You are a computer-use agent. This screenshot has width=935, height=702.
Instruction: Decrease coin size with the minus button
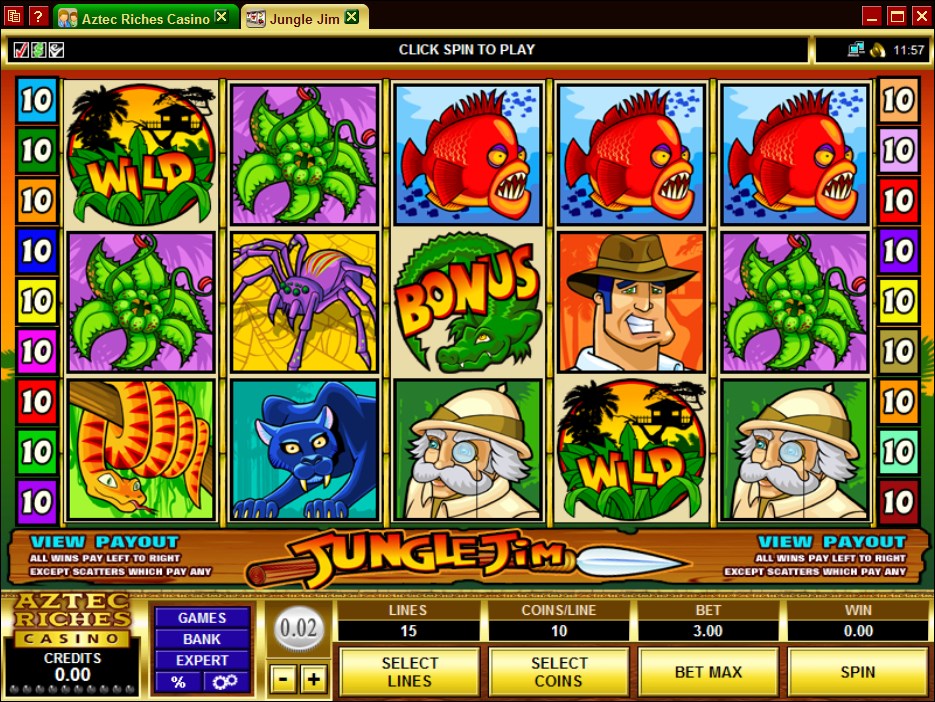tap(283, 680)
